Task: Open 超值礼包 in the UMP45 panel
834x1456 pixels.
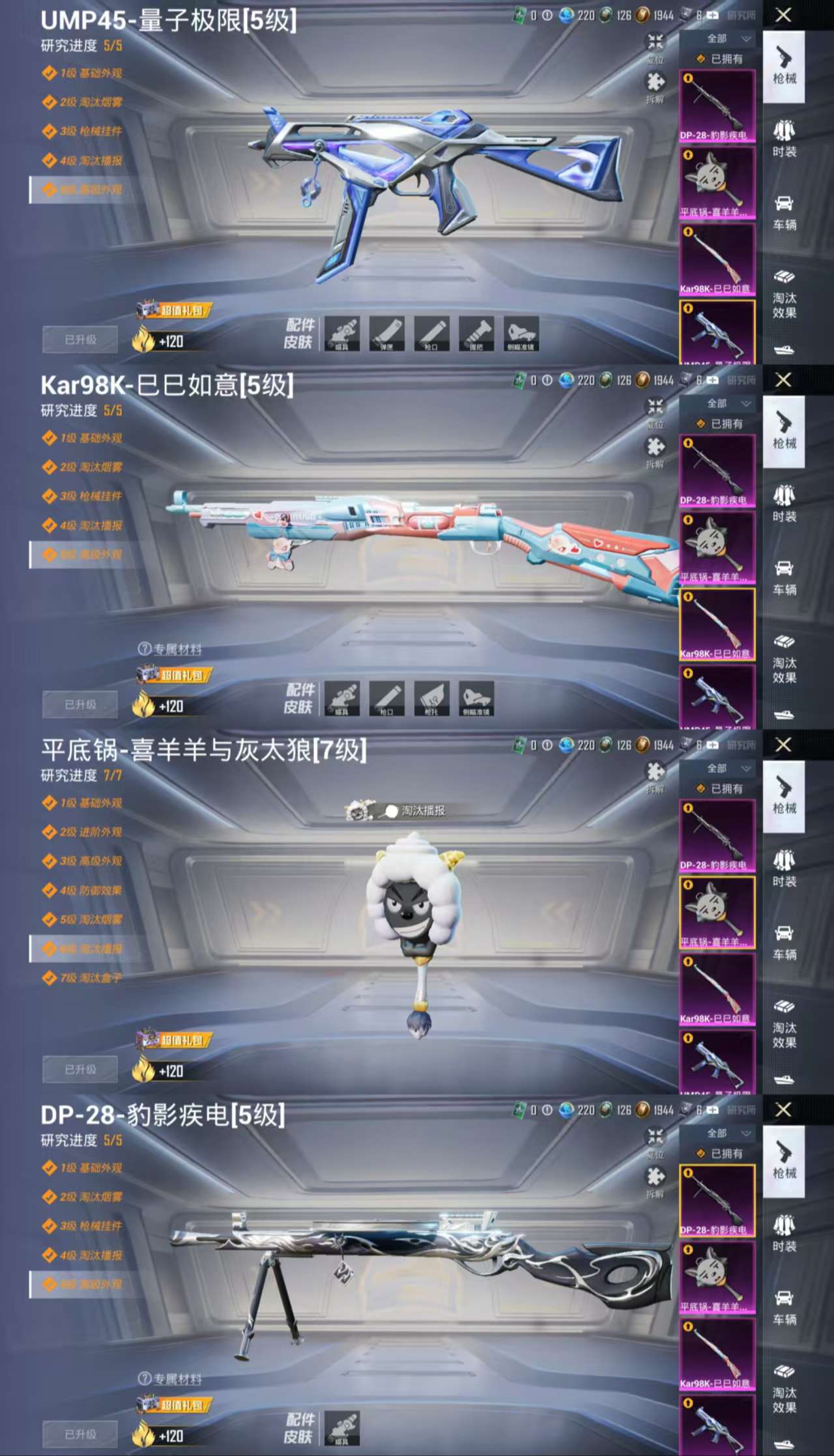Action: click(175, 311)
